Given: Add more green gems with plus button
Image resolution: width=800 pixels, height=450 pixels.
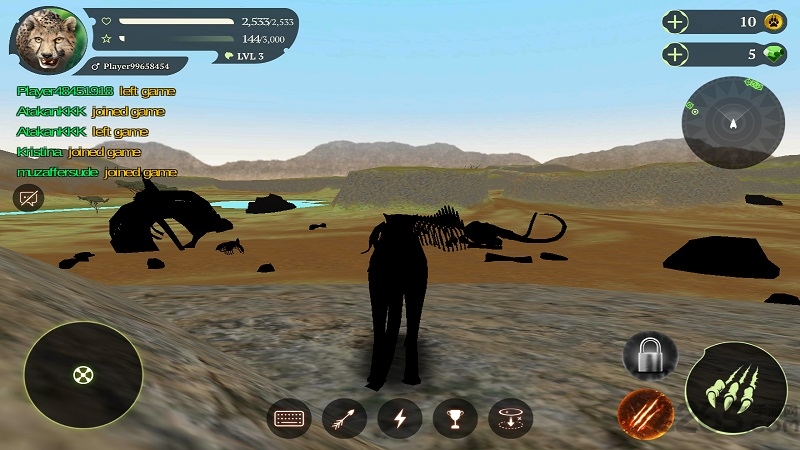Looking at the screenshot, I should click(x=677, y=54).
